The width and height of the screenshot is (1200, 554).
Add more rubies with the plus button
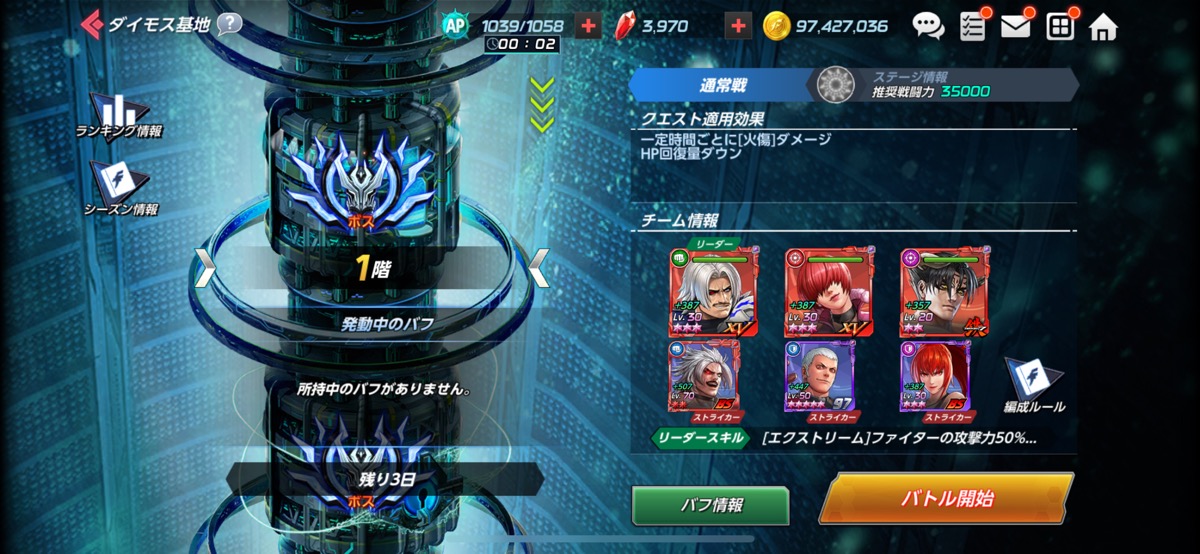tap(737, 26)
